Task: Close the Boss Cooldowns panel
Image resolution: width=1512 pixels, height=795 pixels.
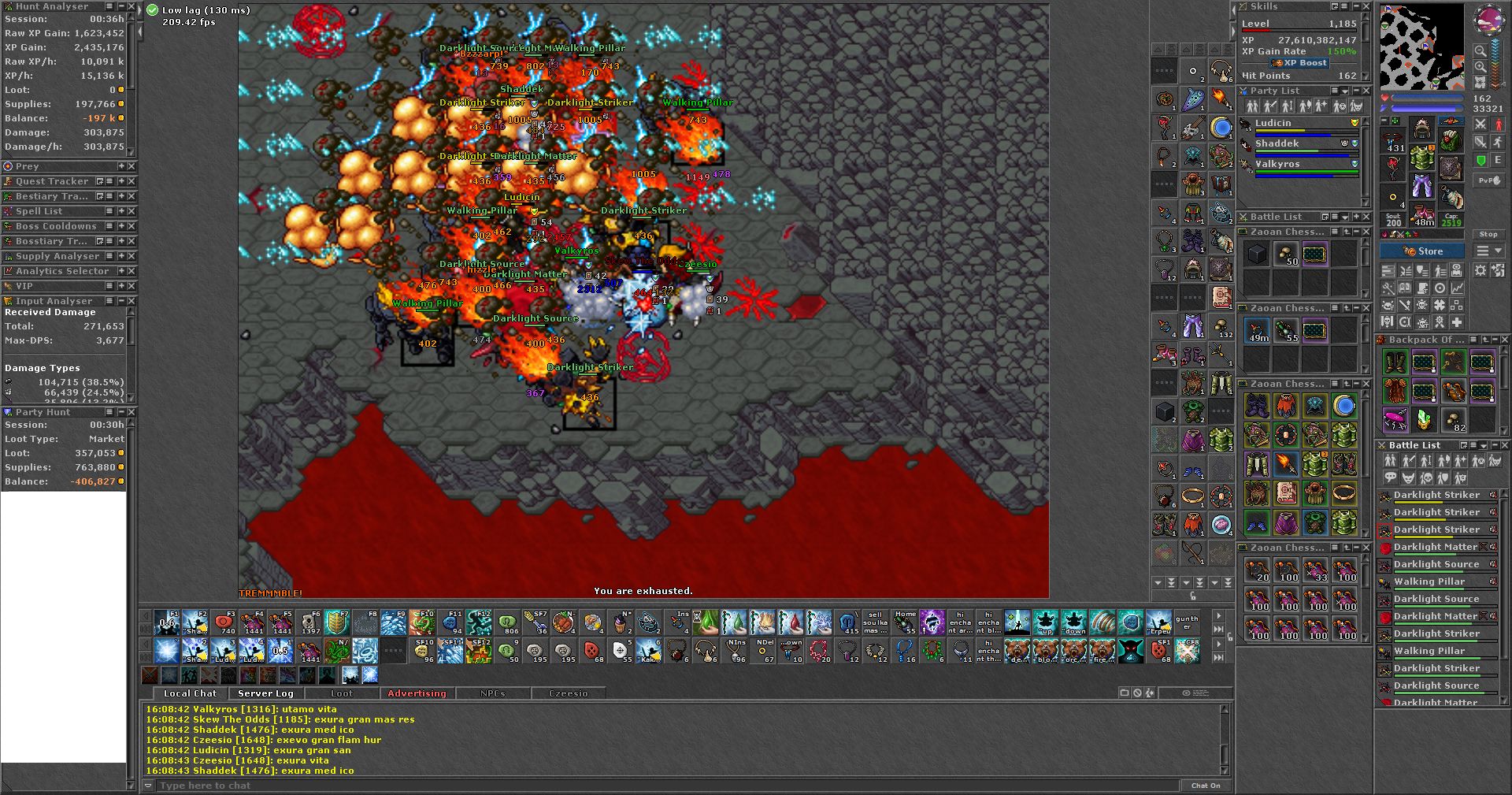Action: point(132,226)
